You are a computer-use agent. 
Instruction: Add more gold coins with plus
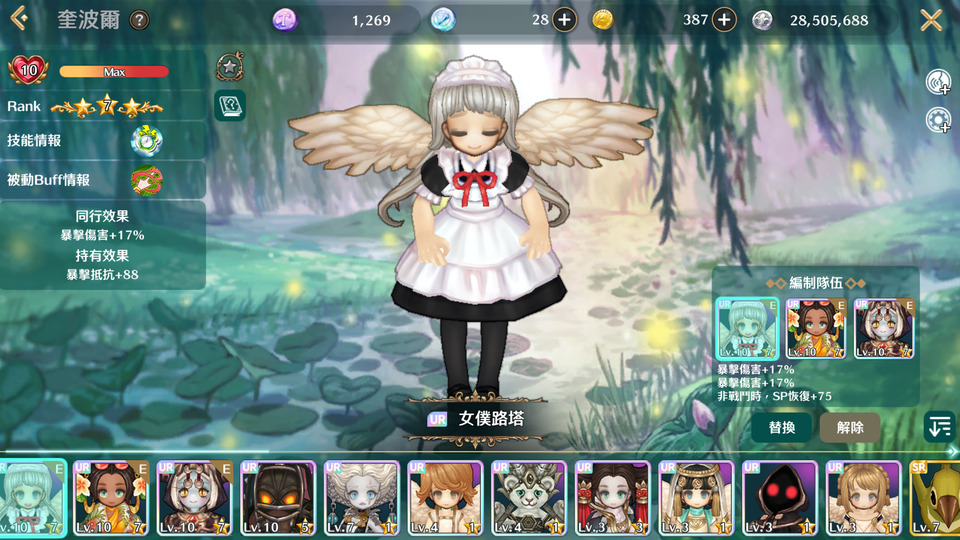coord(723,20)
